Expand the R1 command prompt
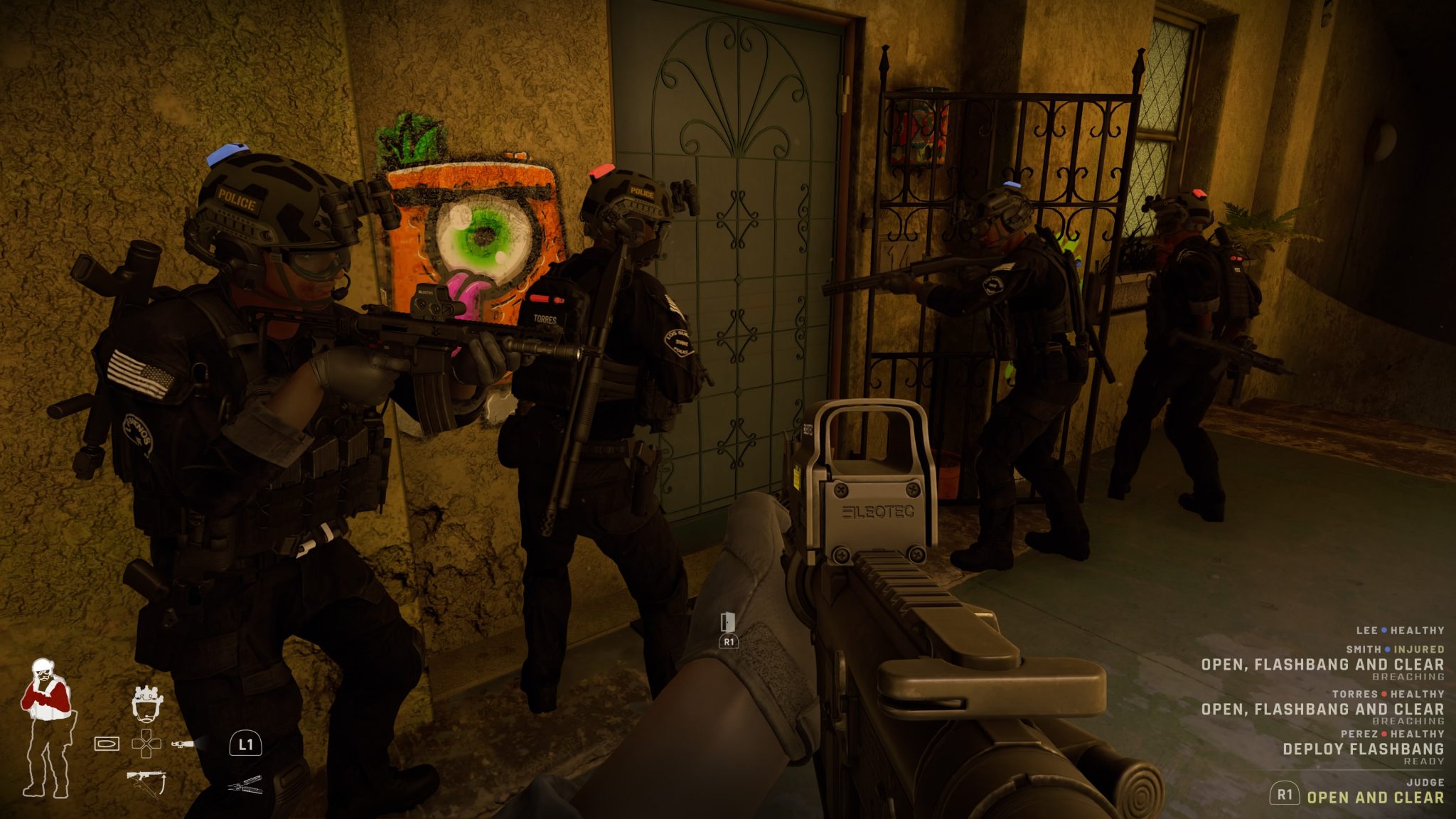This screenshot has width=1456, height=819. point(1284,796)
